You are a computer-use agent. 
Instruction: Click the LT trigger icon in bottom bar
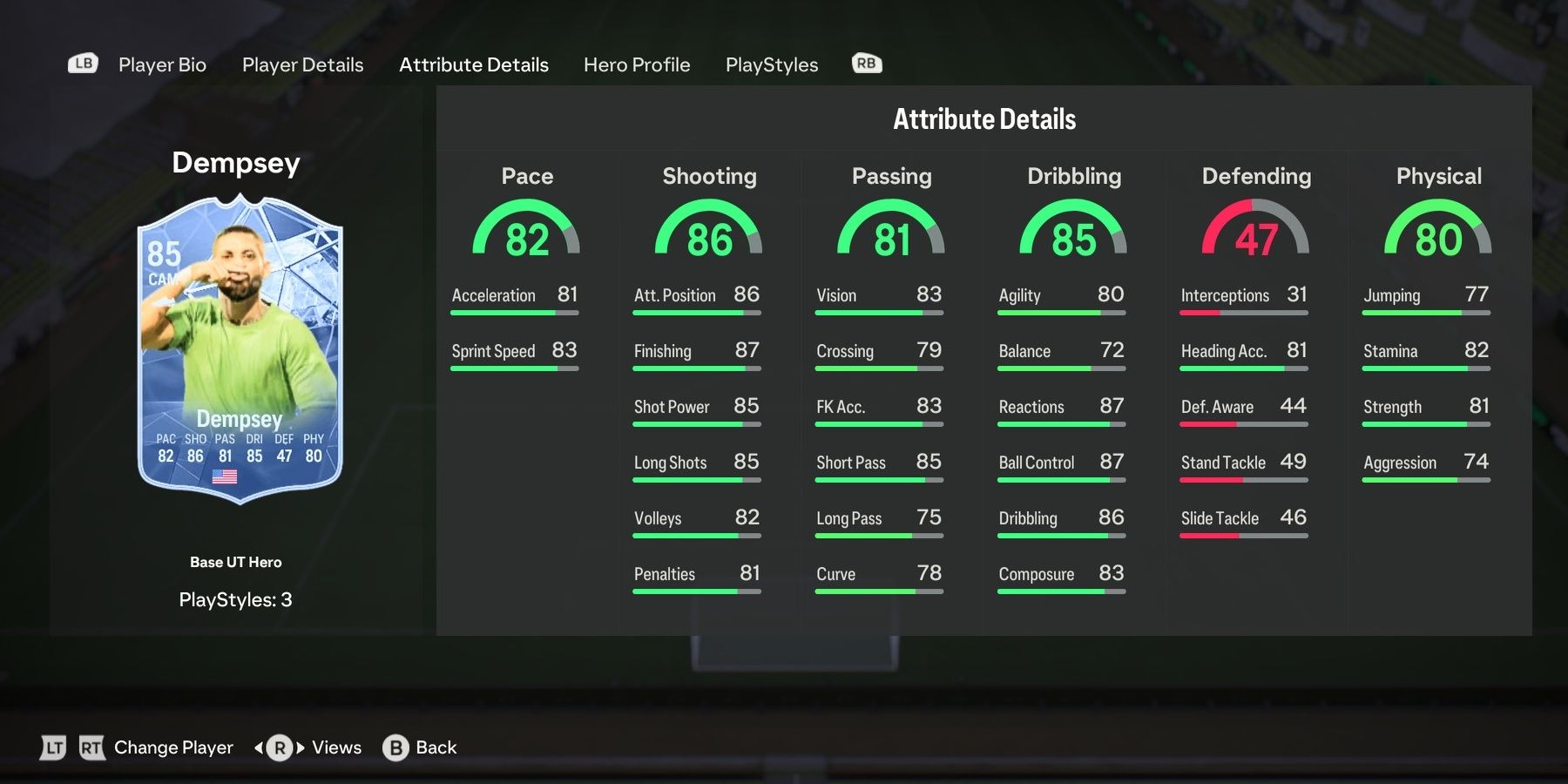coord(52,747)
